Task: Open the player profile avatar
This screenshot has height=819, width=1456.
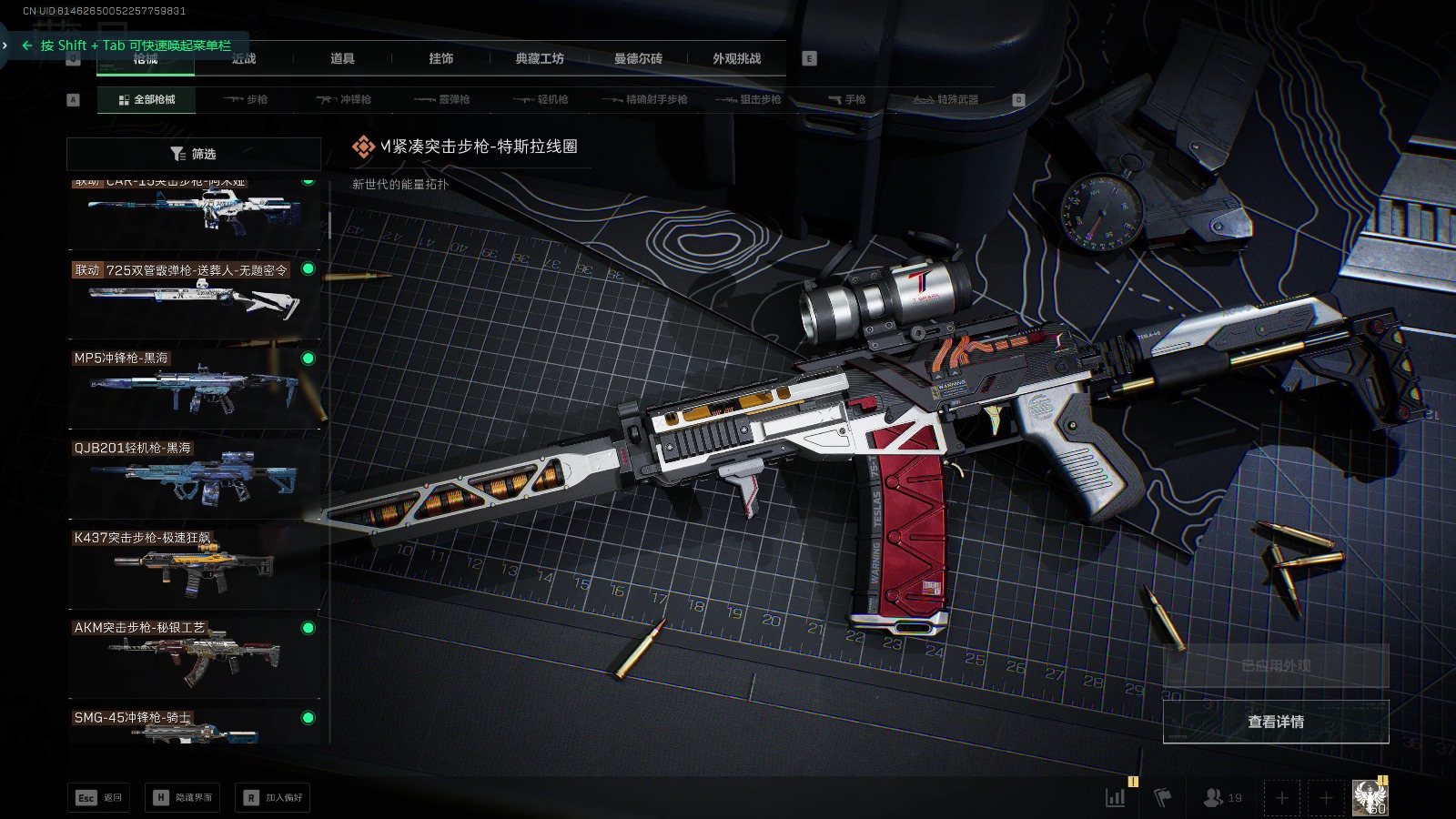Action: tap(1370, 798)
